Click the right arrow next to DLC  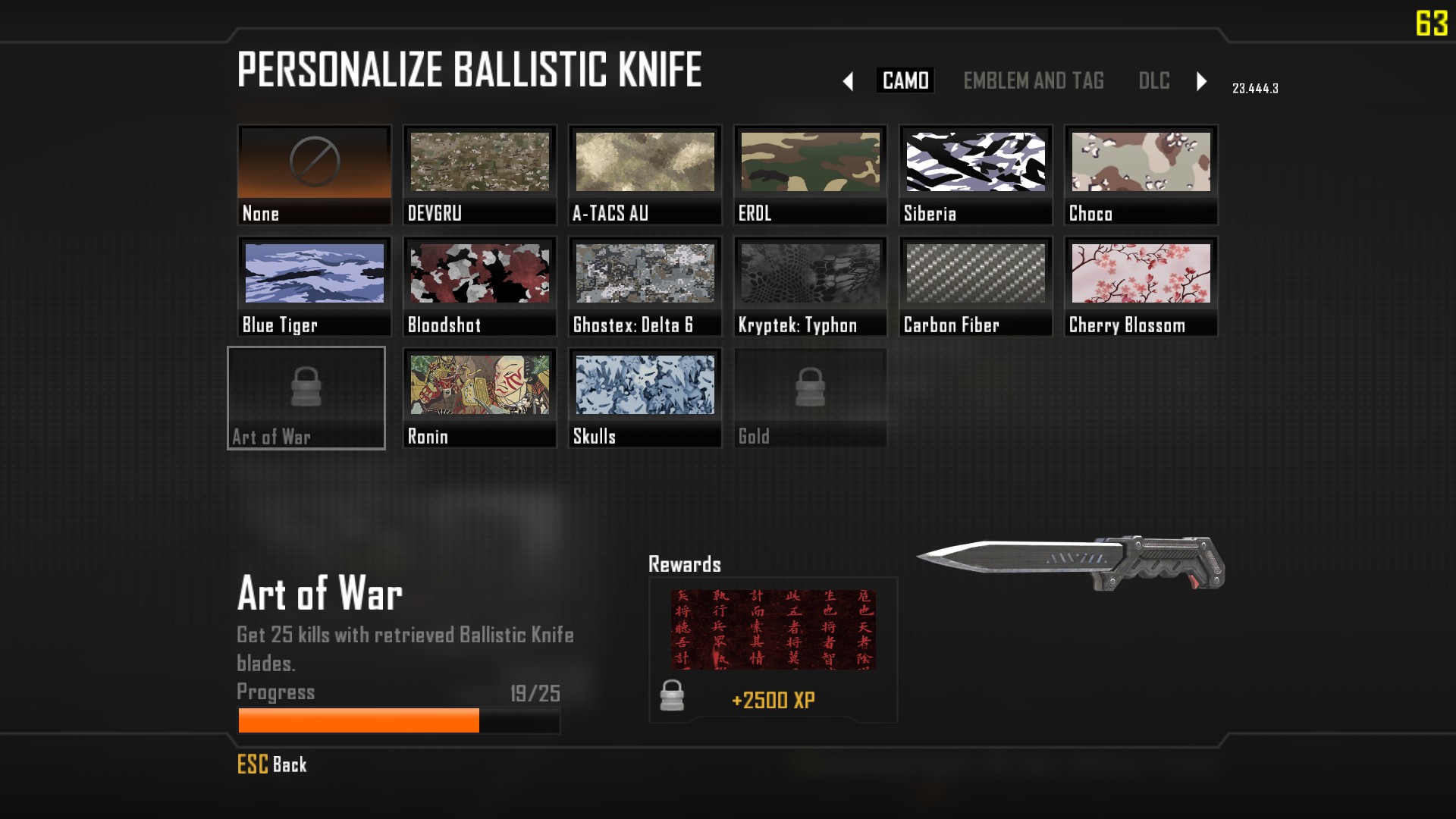click(x=1201, y=81)
